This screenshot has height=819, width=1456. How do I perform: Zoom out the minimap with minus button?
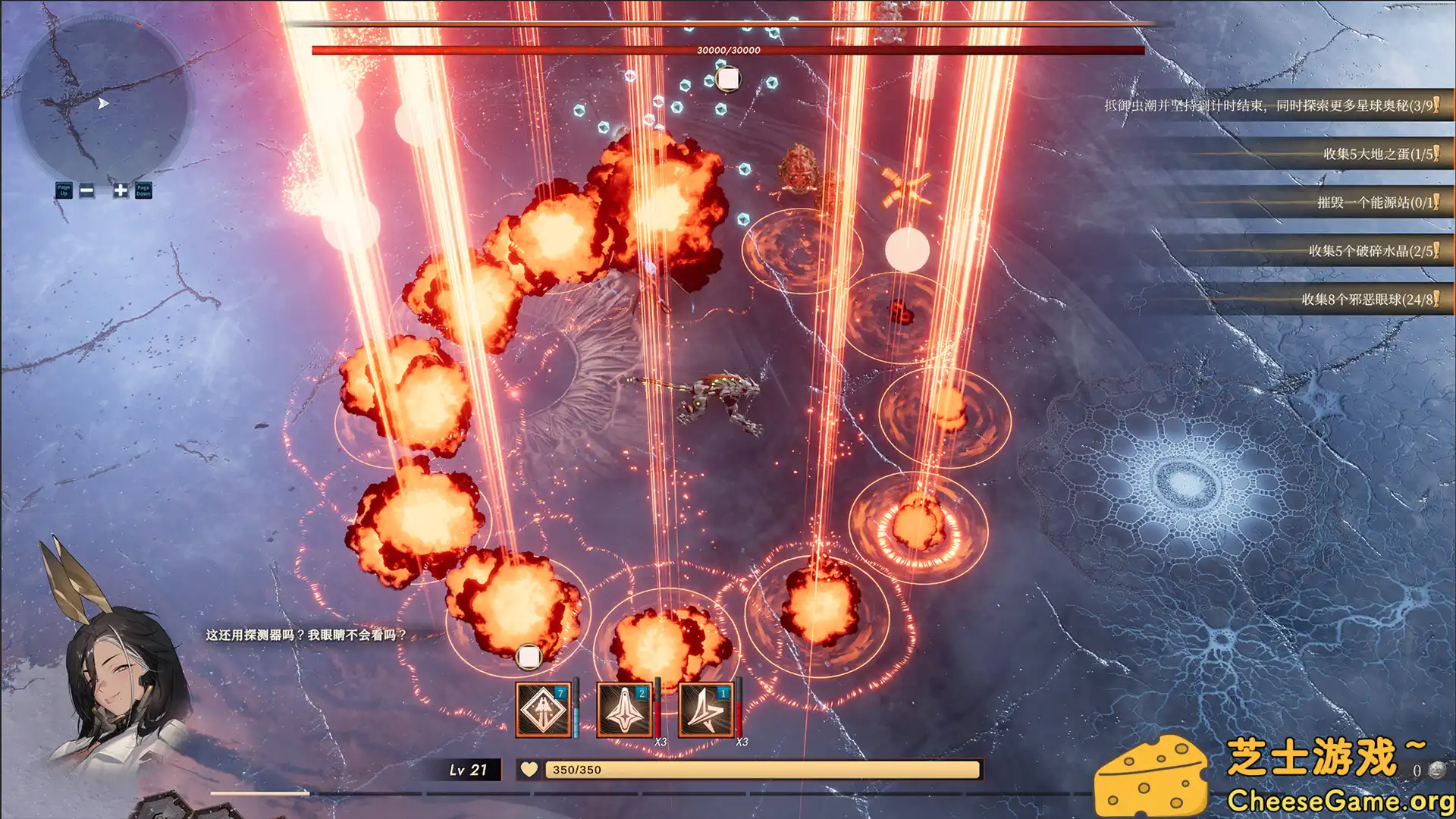(x=87, y=190)
